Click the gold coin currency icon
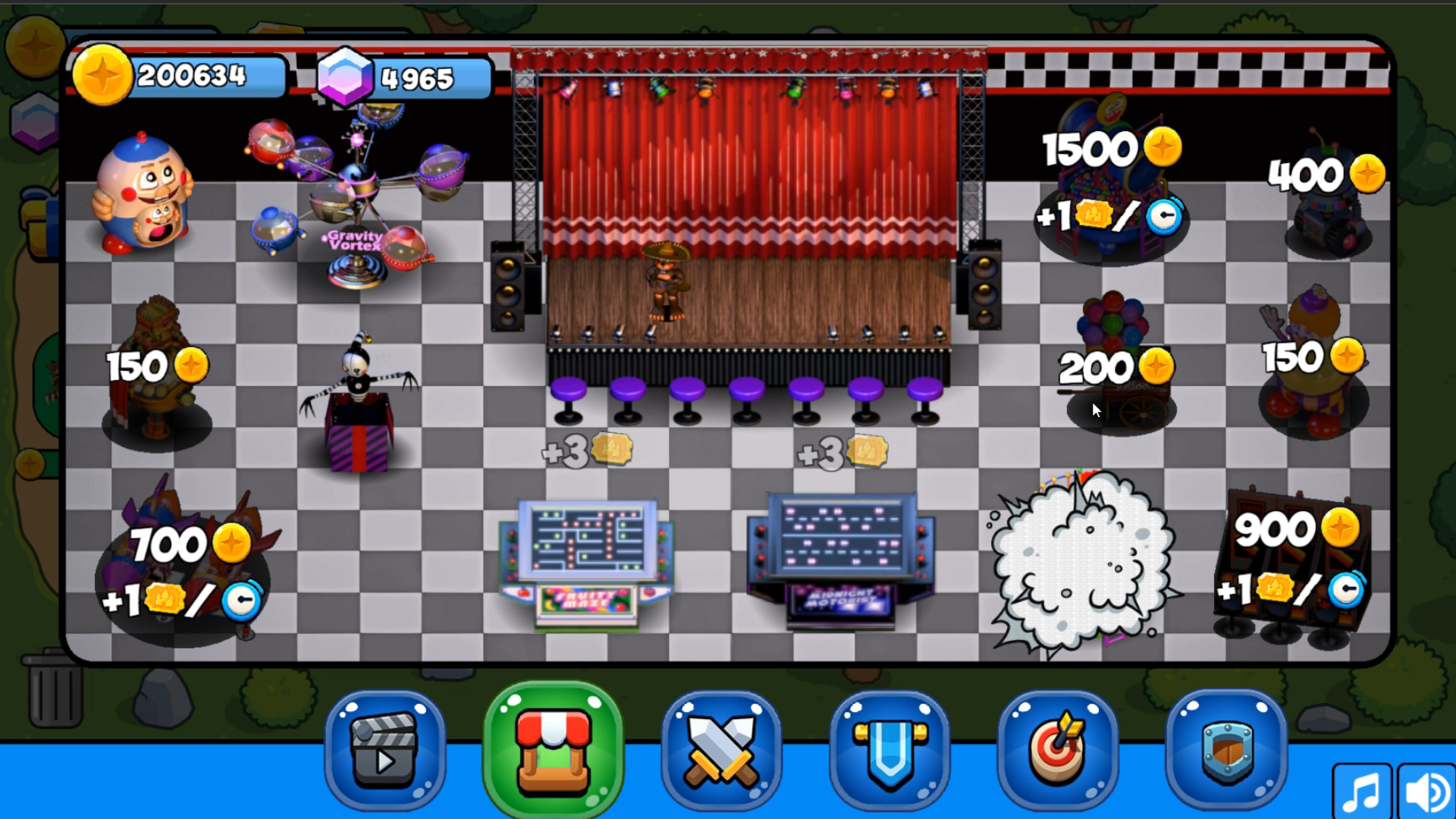The width and height of the screenshot is (1456, 819). [x=102, y=76]
